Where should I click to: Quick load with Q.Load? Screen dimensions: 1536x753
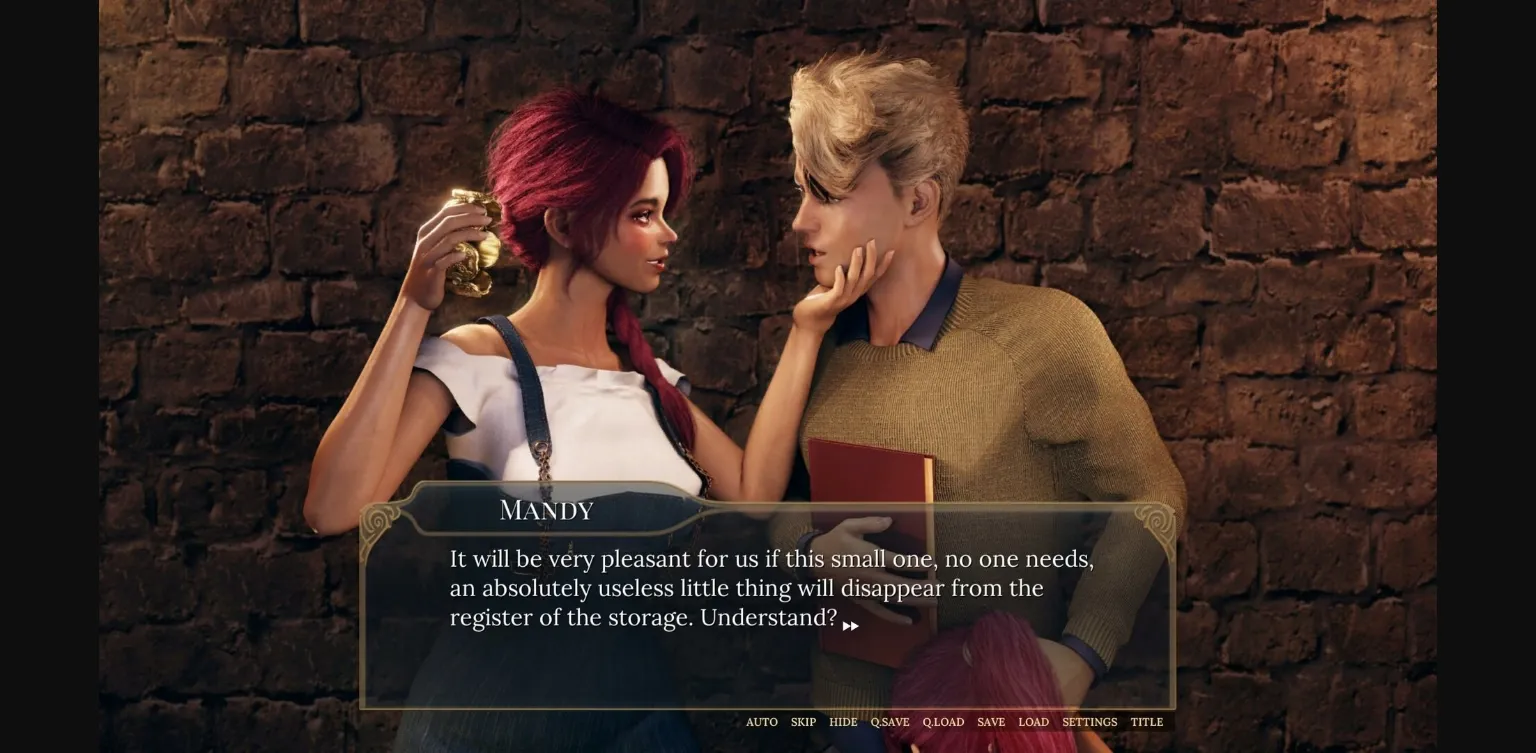[x=943, y=722]
